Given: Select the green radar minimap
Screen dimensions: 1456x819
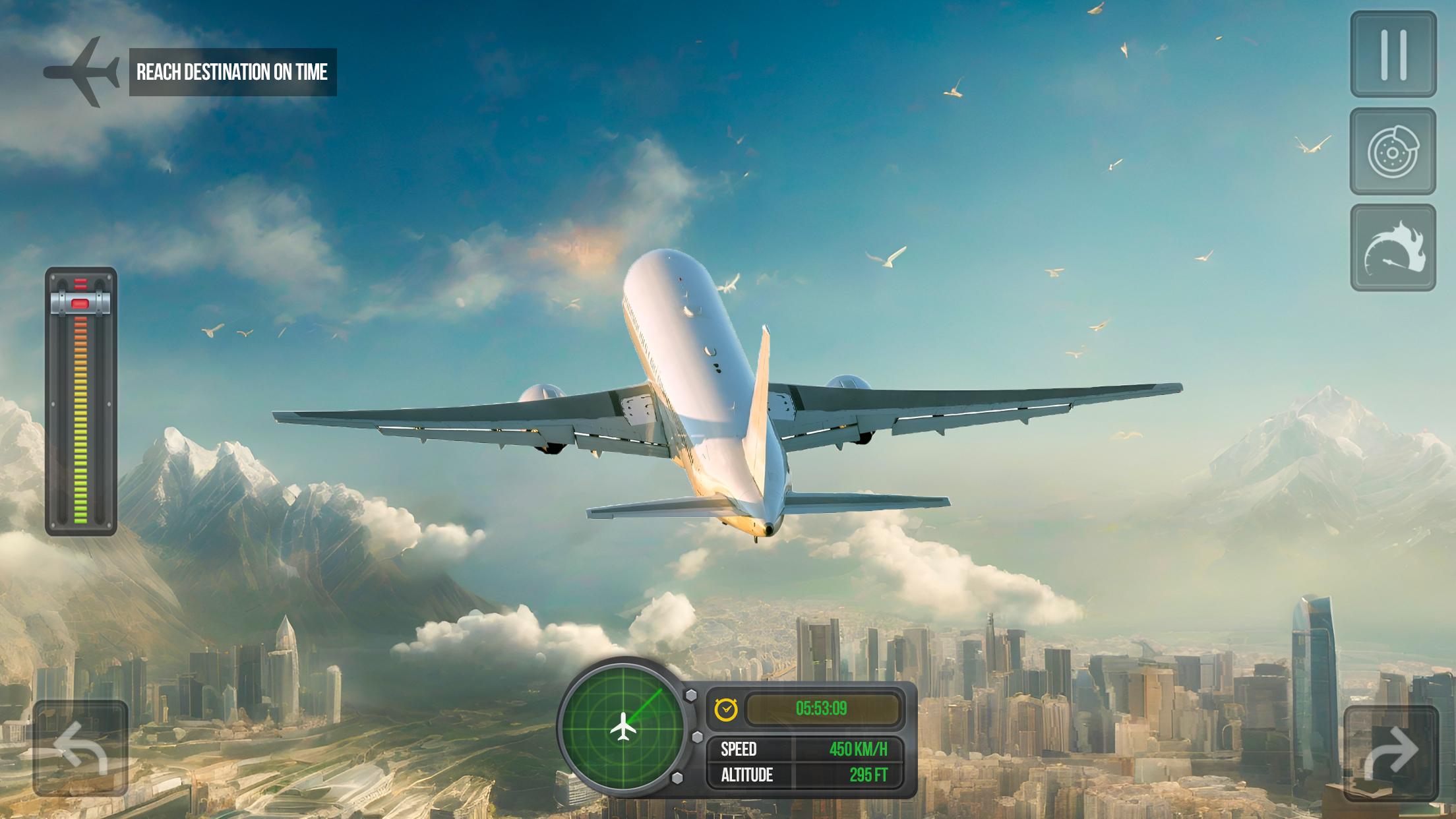Looking at the screenshot, I should 622,727.
